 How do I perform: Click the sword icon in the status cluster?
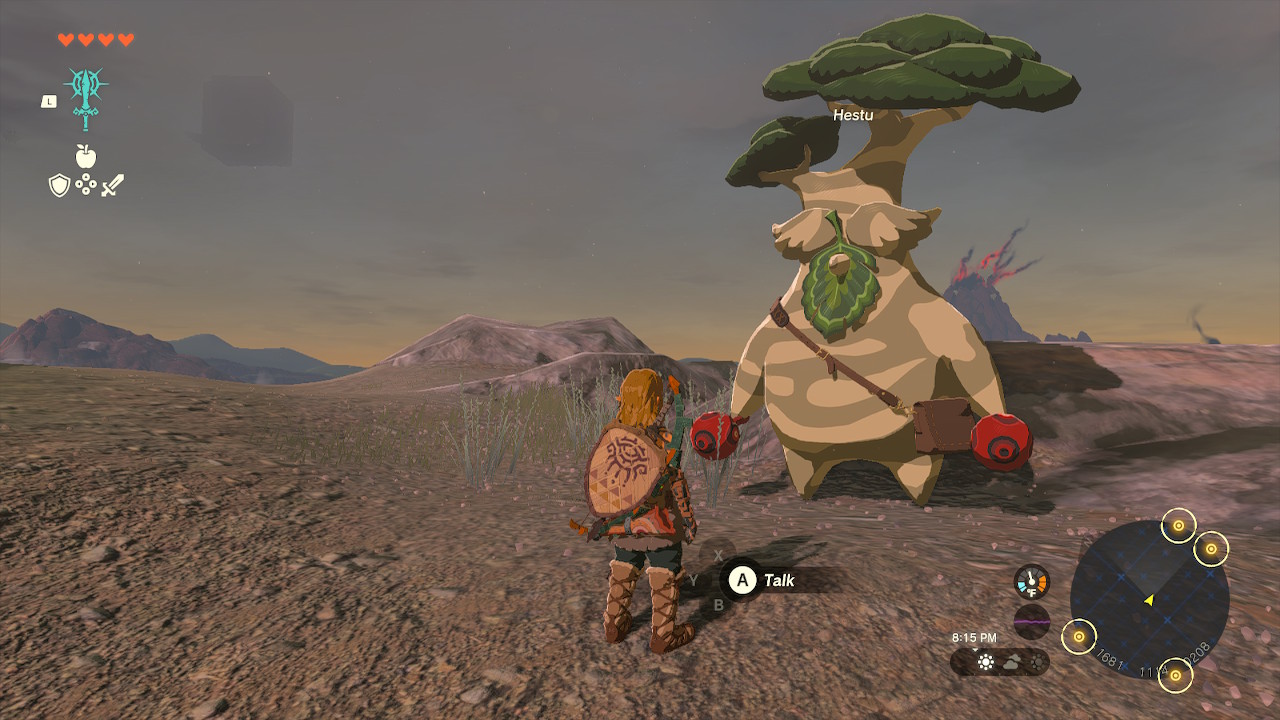click(x=113, y=184)
